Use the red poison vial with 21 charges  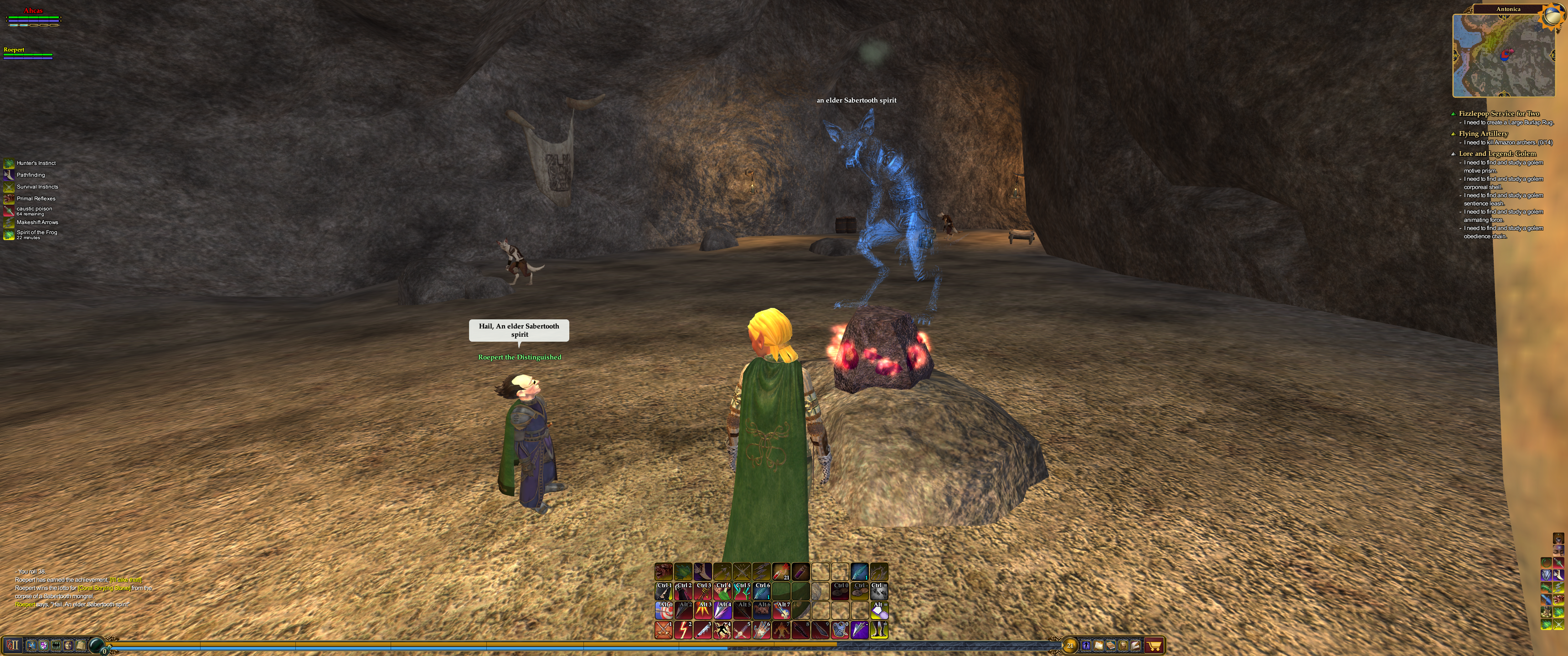click(781, 571)
